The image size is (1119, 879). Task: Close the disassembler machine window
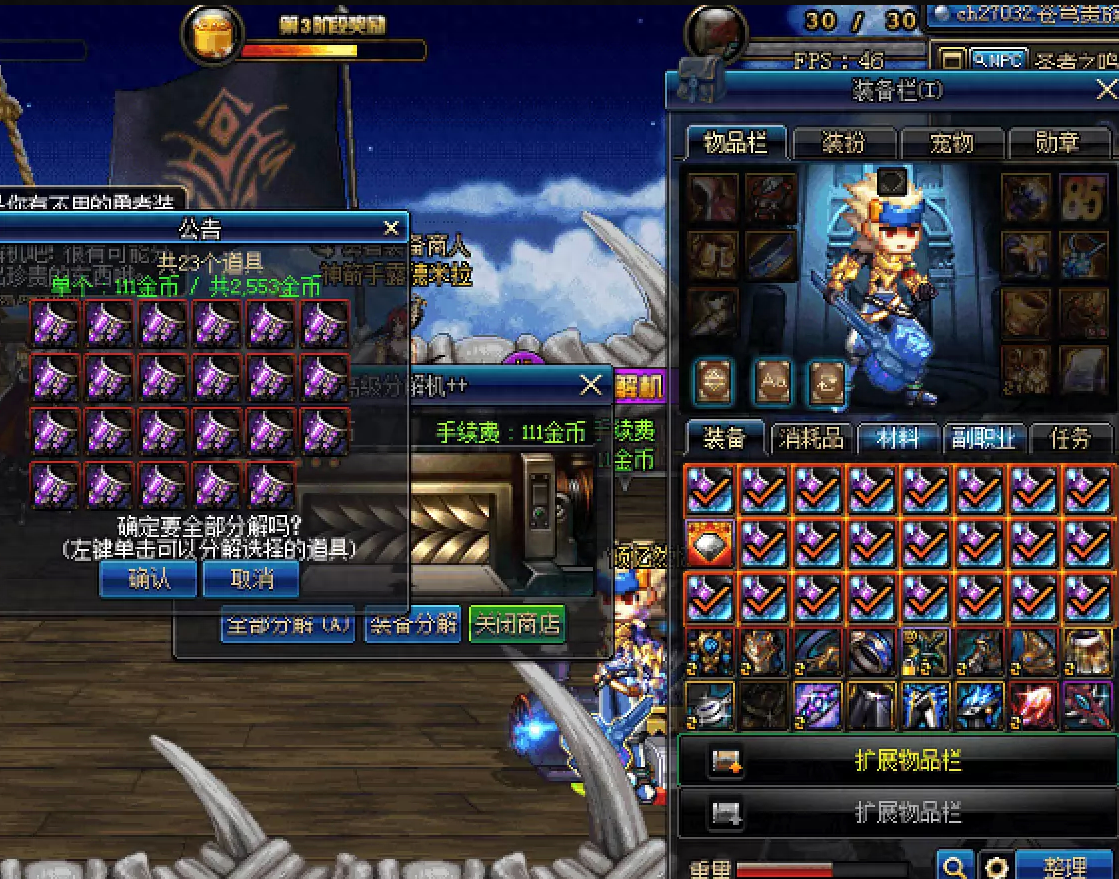(591, 384)
